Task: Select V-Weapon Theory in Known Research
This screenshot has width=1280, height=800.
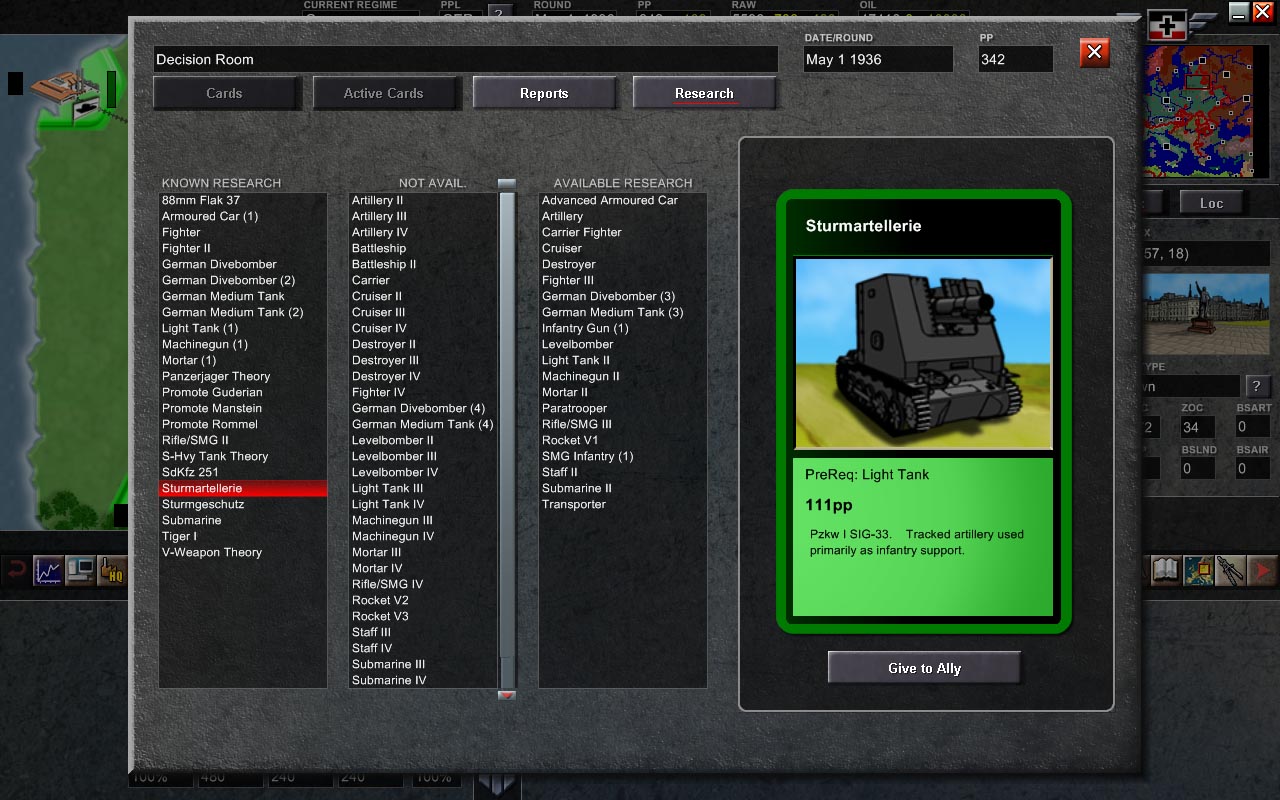Action: click(212, 552)
